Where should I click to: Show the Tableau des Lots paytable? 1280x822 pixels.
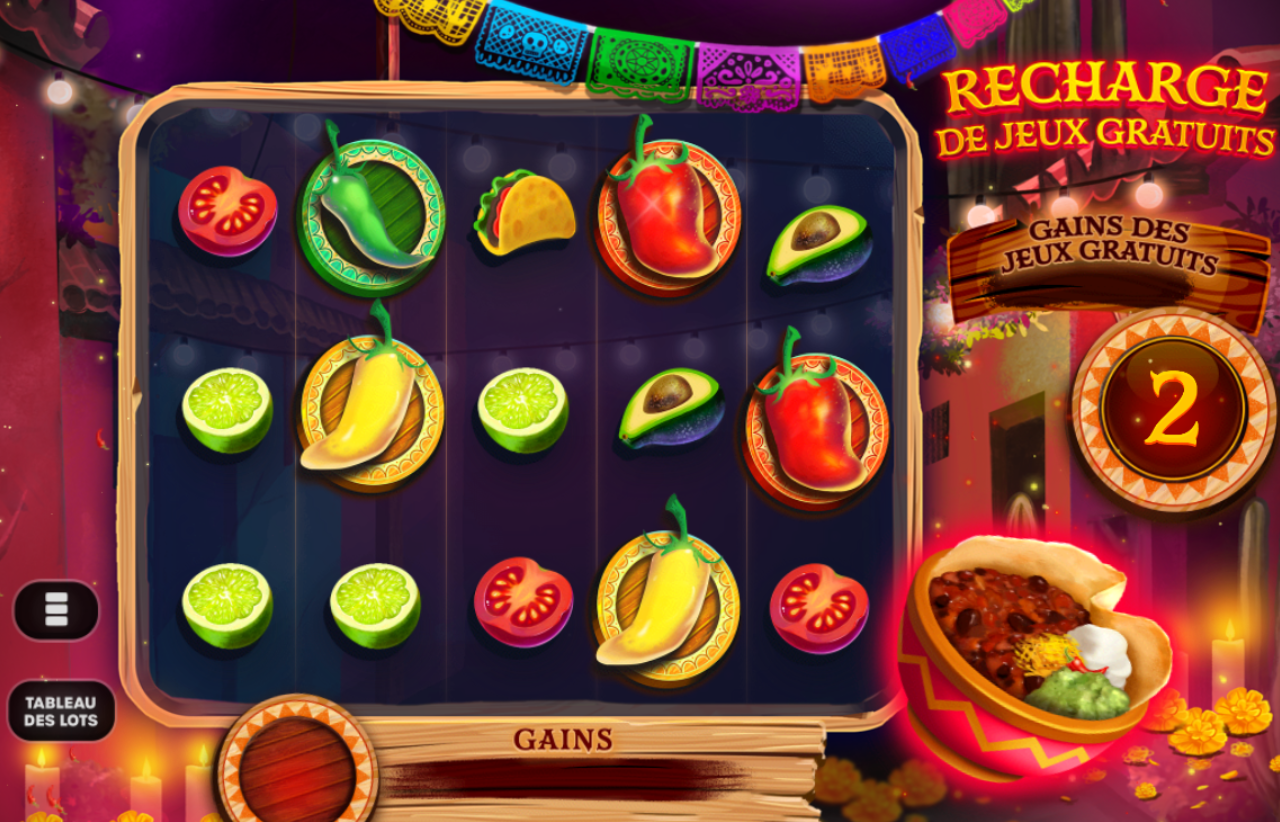click(61, 711)
